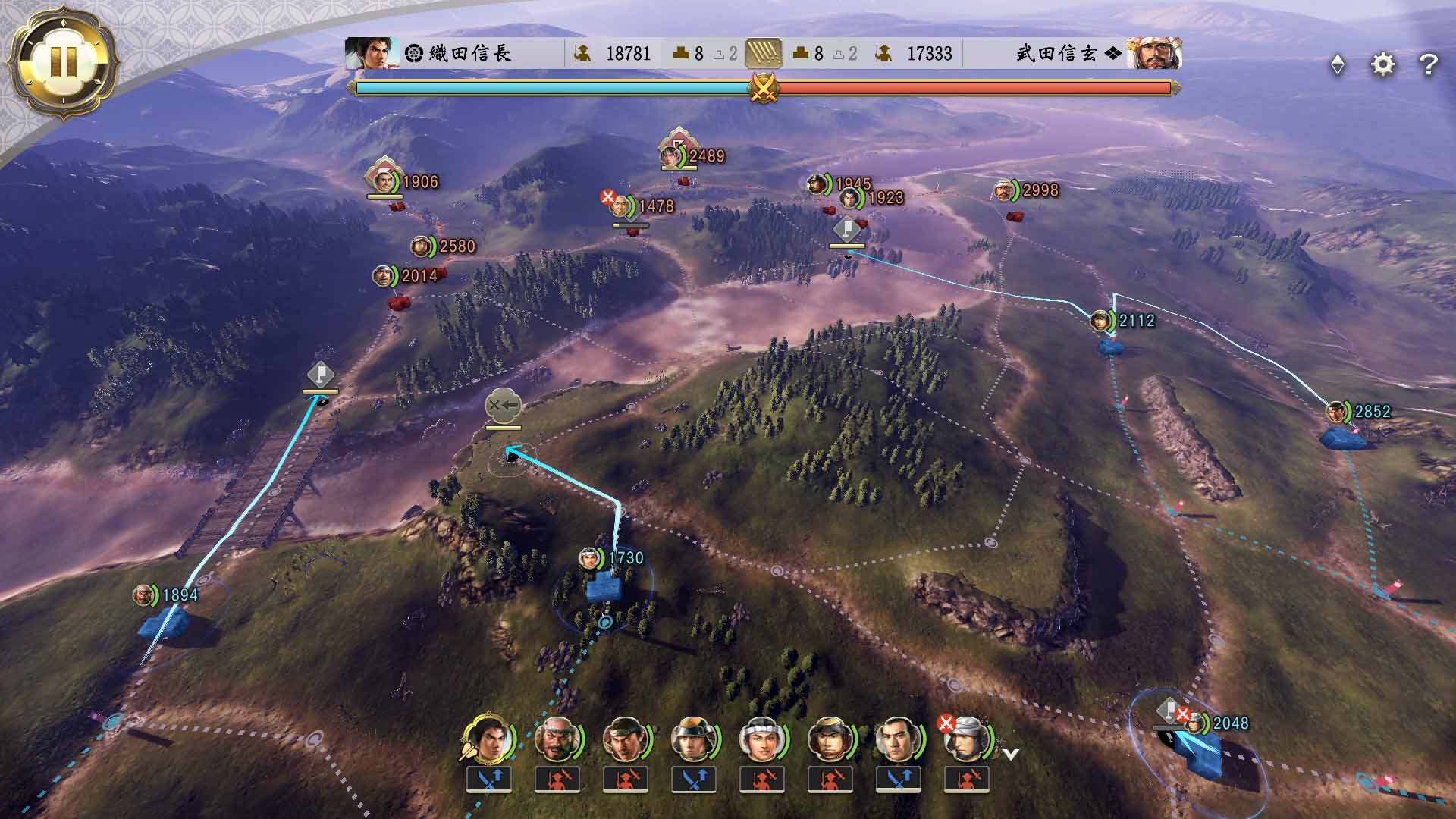Pause the battle with the gold button

[63, 61]
